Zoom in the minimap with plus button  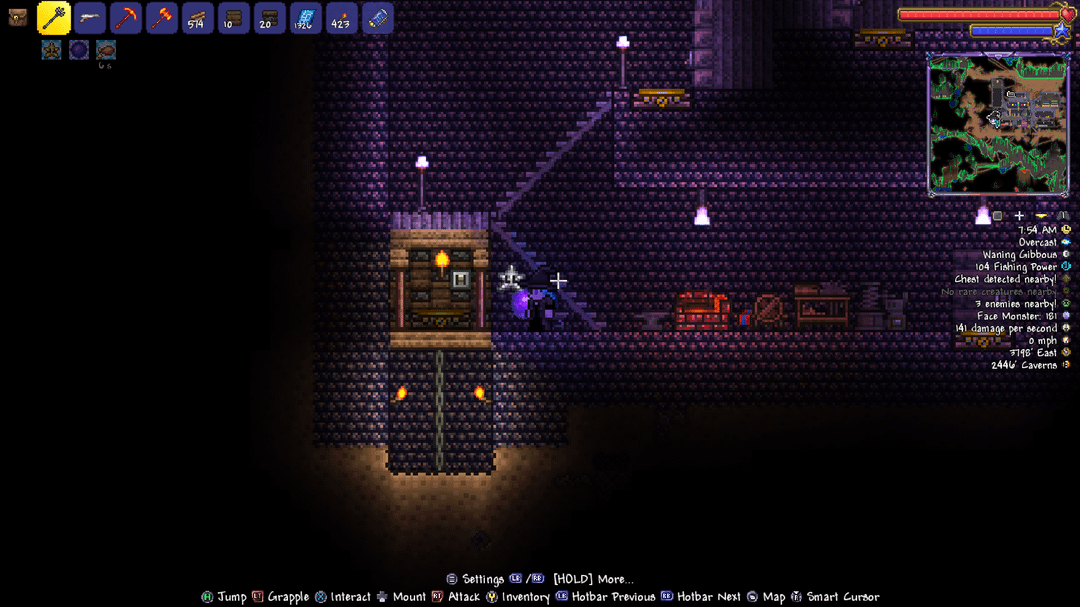coord(1019,216)
